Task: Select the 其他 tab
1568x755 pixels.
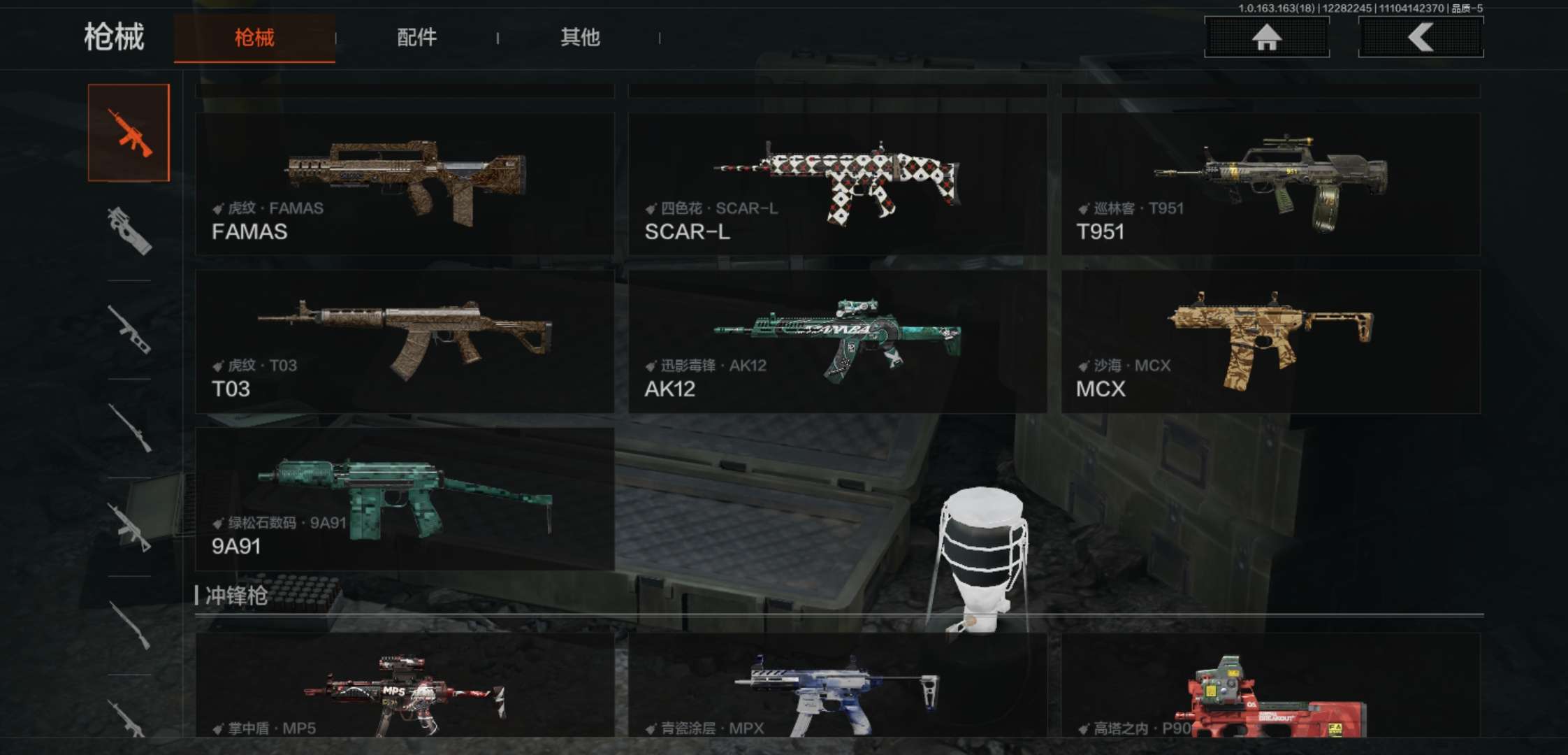Action: pos(580,38)
